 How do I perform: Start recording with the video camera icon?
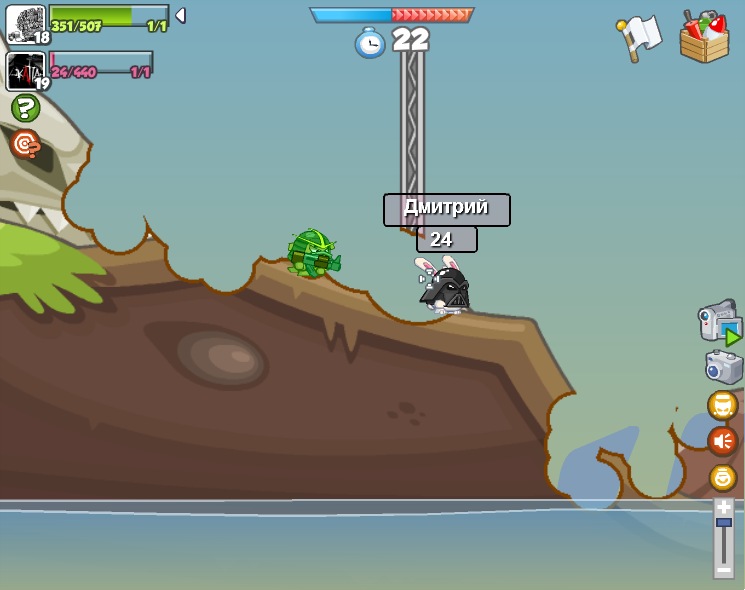(x=719, y=323)
